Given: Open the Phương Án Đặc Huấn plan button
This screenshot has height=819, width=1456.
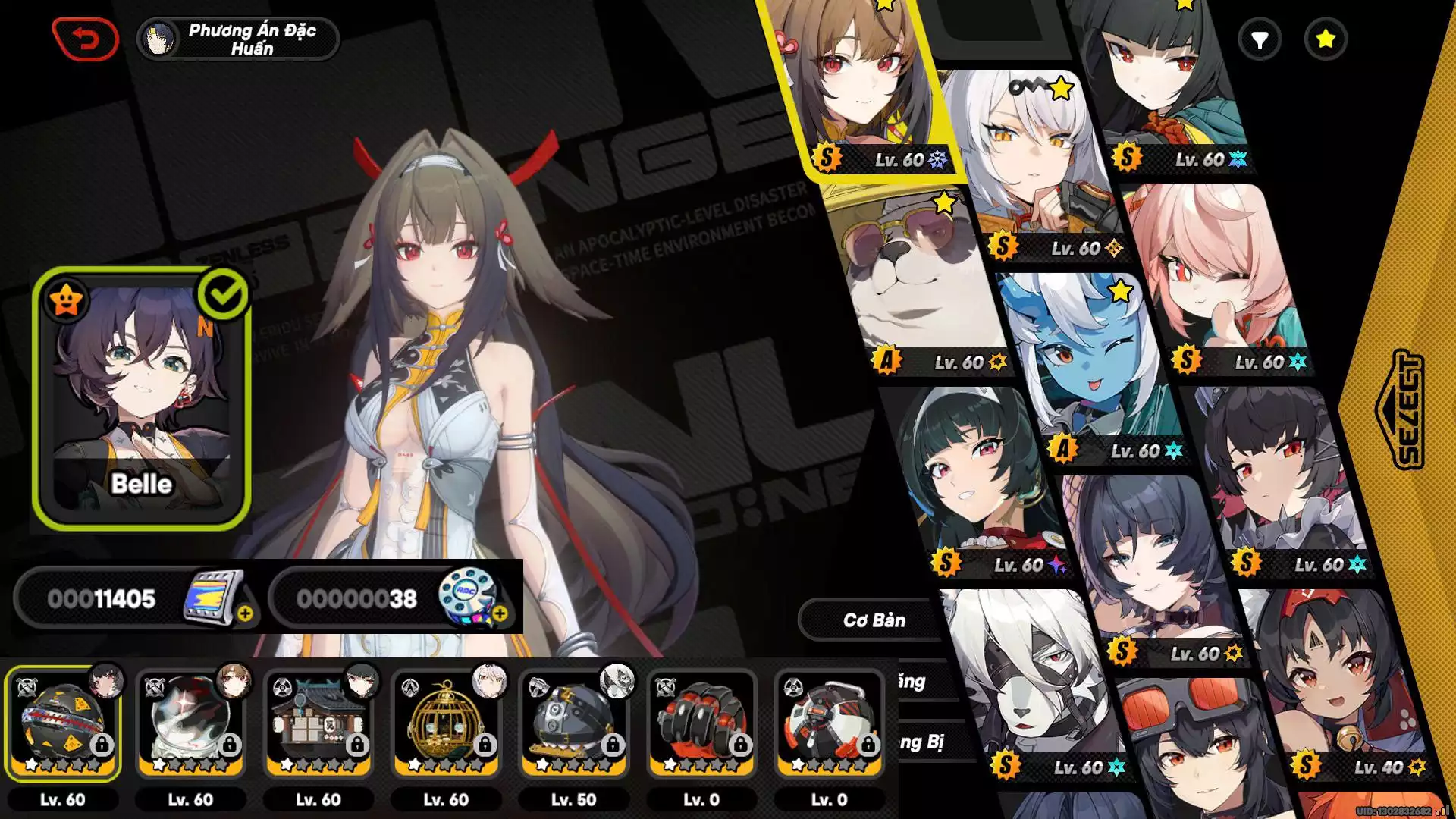Looking at the screenshot, I should point(238,39).
